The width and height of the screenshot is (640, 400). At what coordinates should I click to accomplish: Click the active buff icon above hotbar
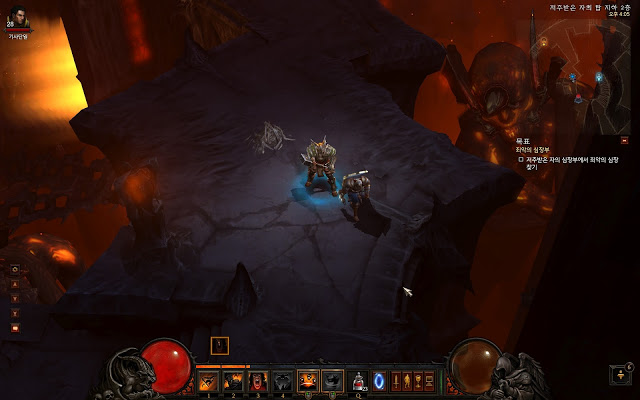click(220, 346)
